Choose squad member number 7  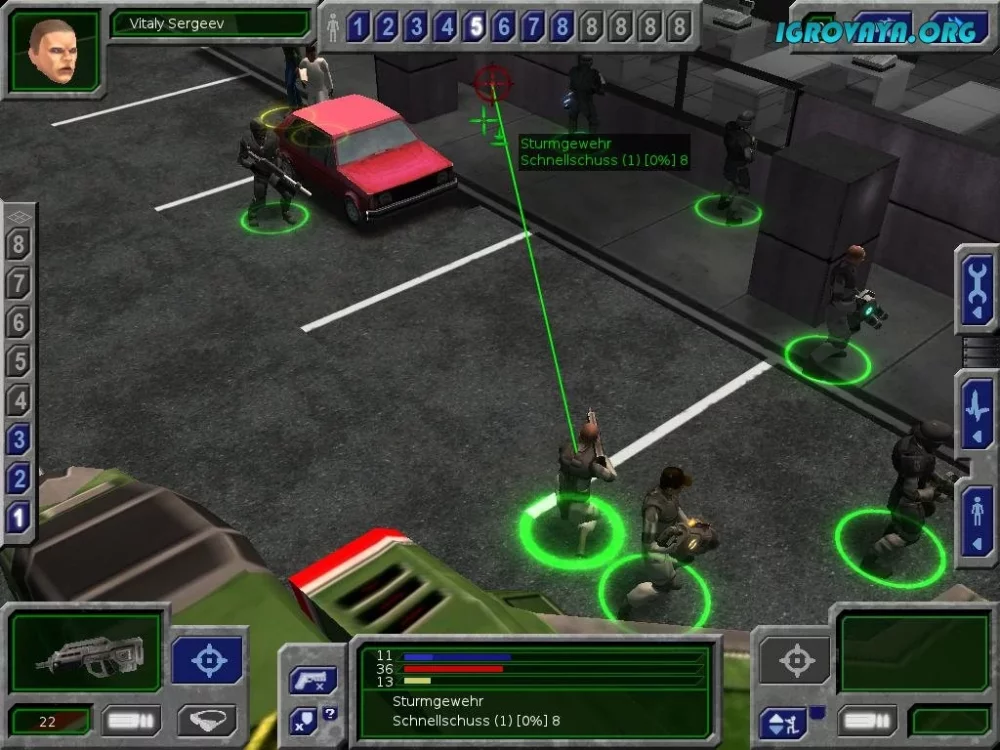534,27
